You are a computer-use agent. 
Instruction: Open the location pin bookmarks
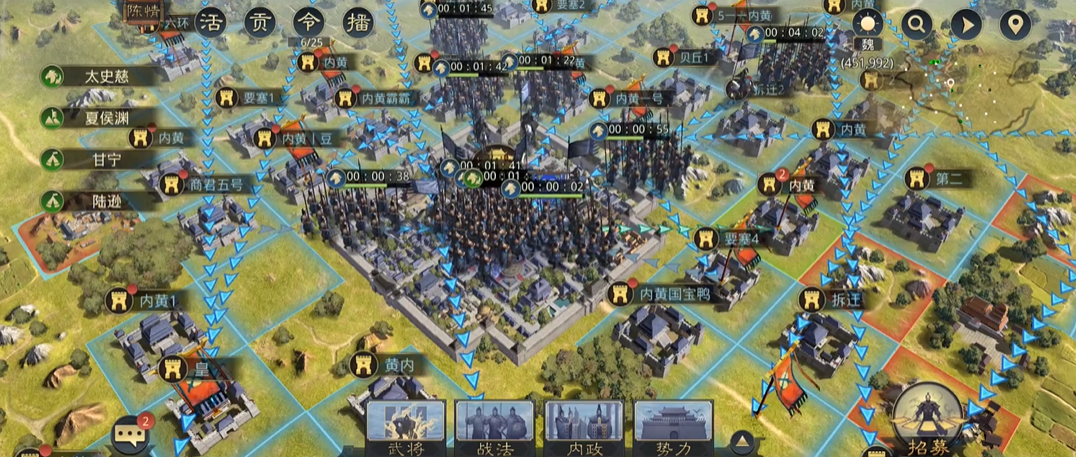pyautogui.click(x=1016, y=25)
